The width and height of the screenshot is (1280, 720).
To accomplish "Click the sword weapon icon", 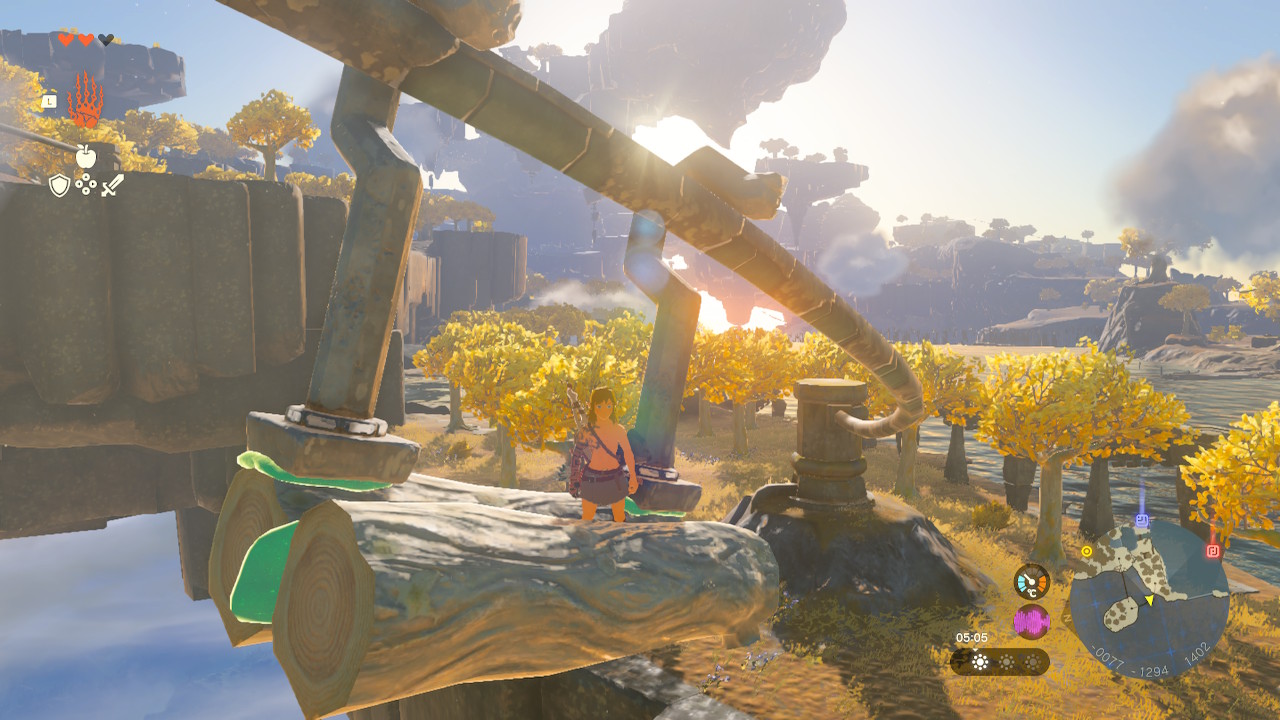I will 113,185.
